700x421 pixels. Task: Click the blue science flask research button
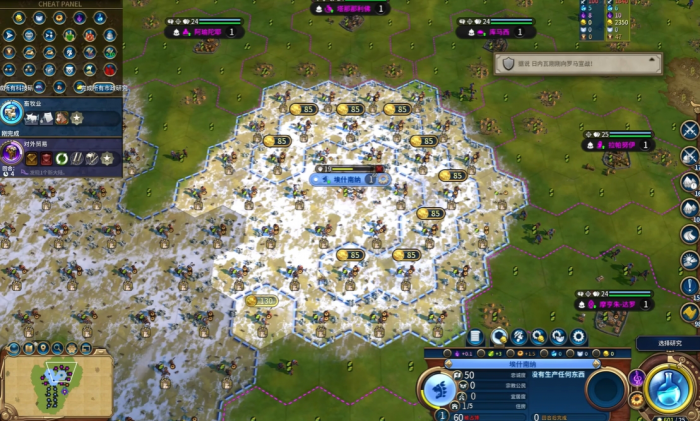pos(664,384)
